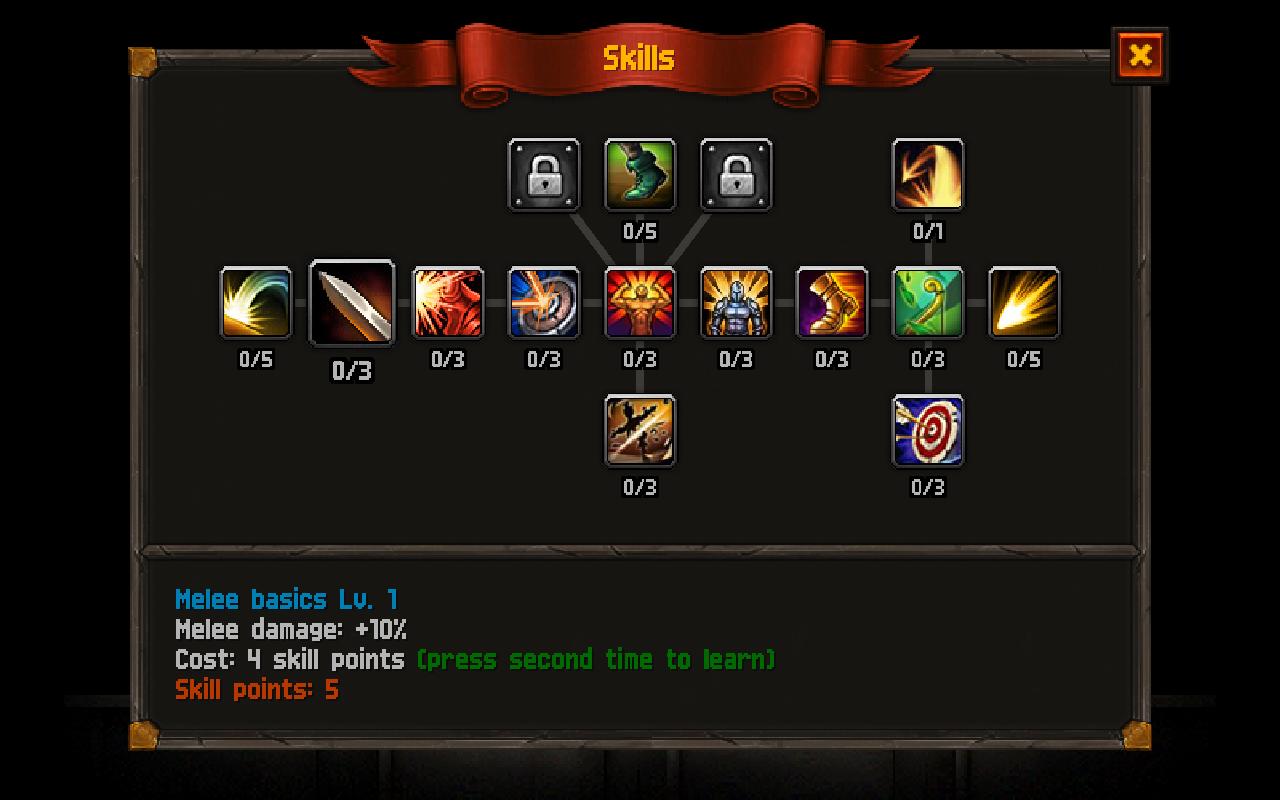Click the locked slot right of the boots

(736, 175)
